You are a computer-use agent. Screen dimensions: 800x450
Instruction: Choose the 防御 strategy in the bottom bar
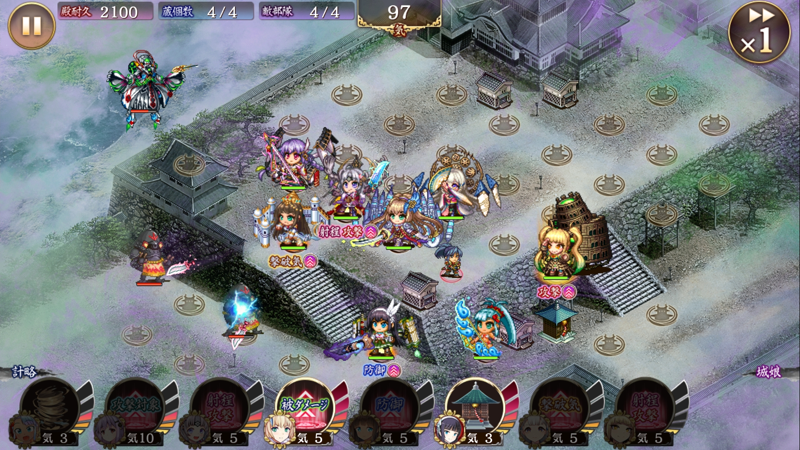[387, 409]
